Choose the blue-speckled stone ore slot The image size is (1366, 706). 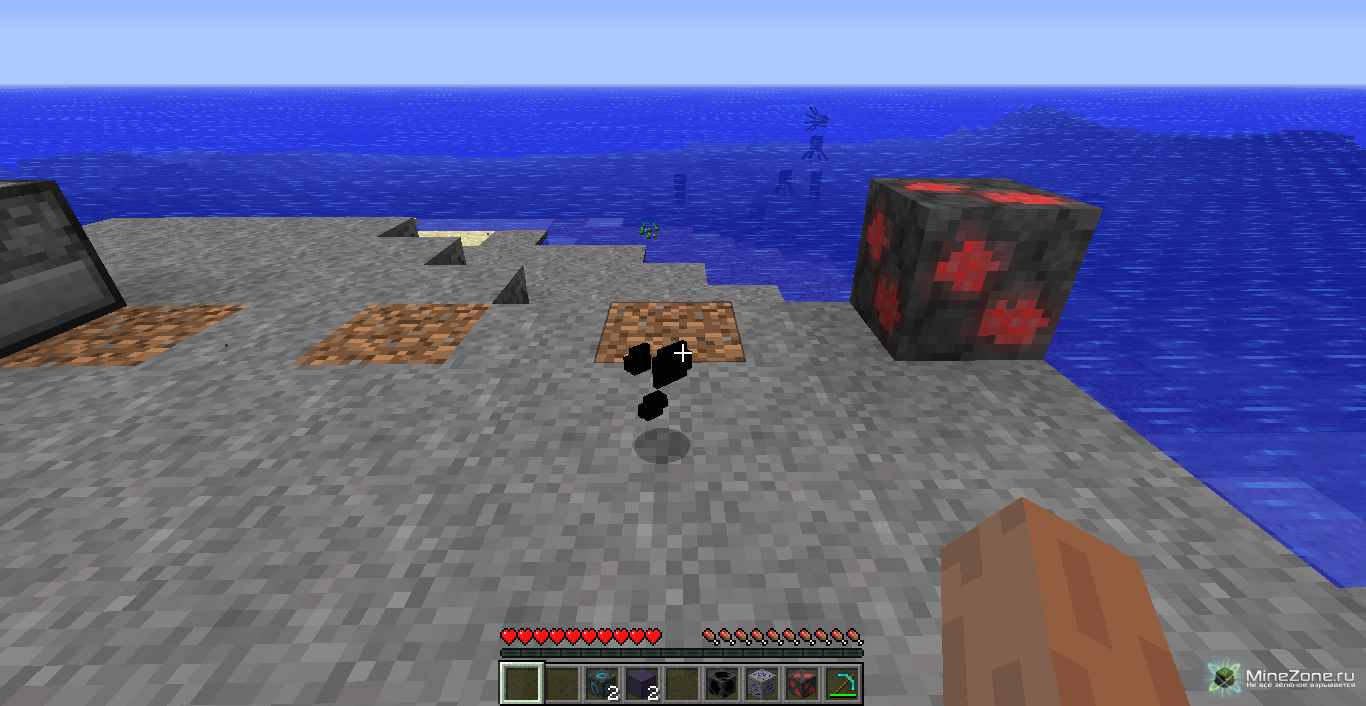(x=762, y=684)
